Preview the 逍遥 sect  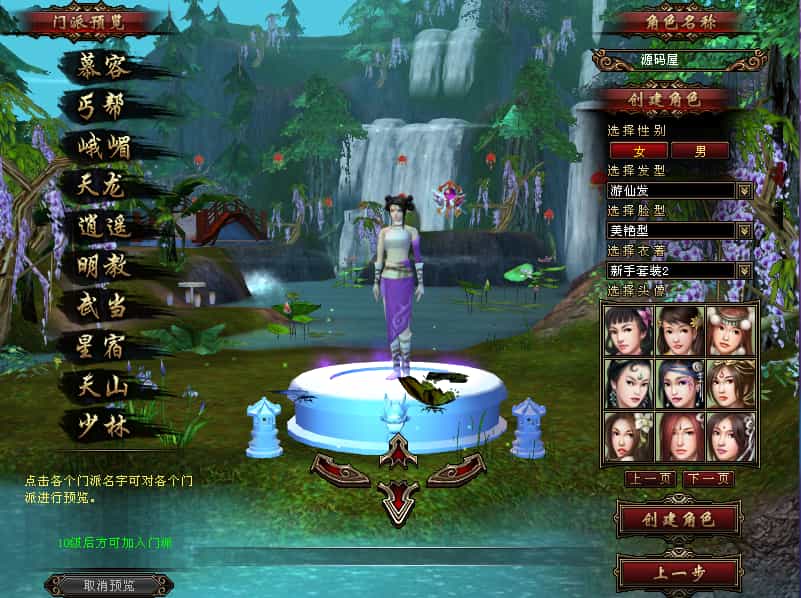(x=104, y=226)
